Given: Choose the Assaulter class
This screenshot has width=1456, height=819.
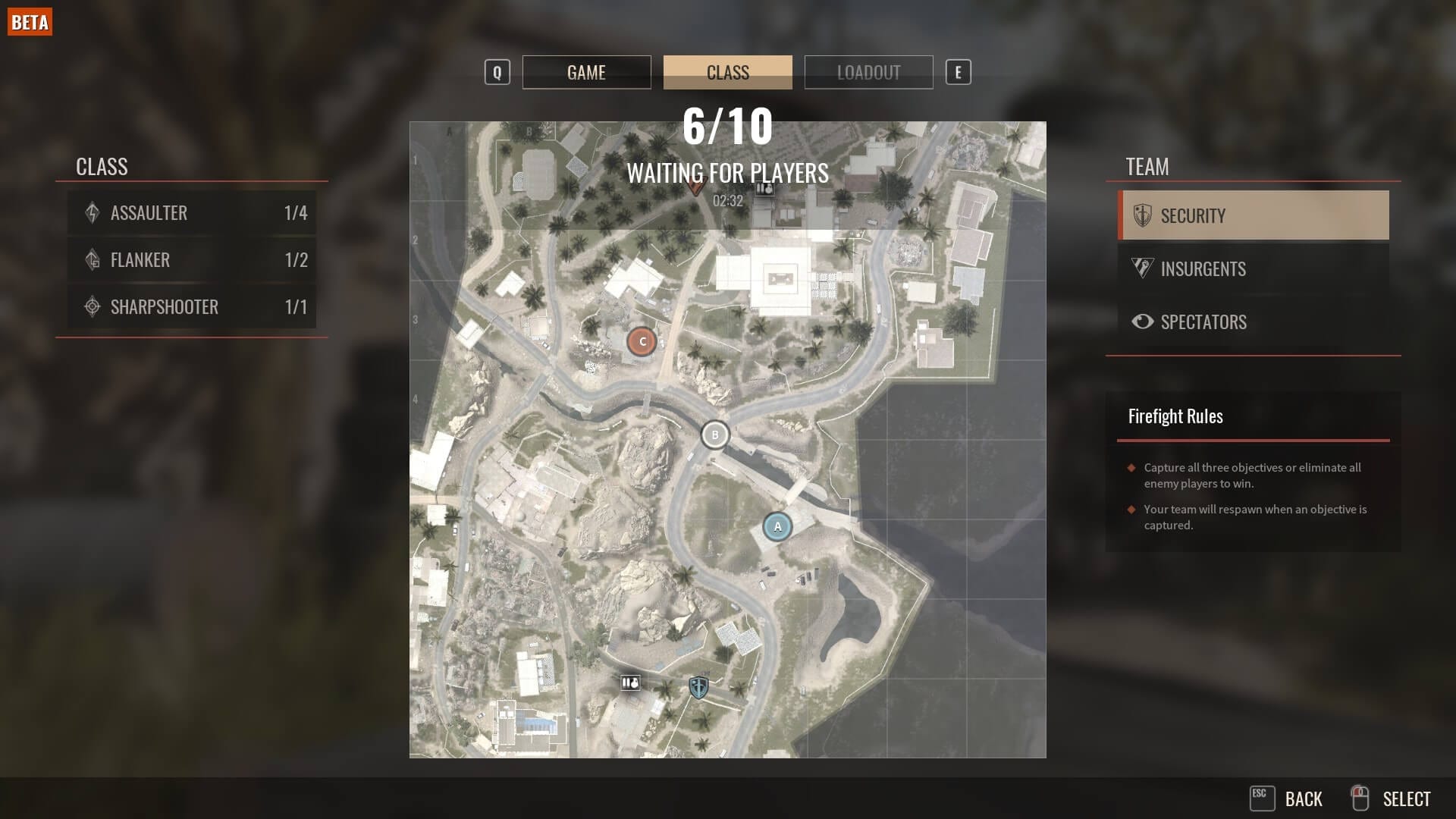Looking at the screenshot, I should click(192, 213).
